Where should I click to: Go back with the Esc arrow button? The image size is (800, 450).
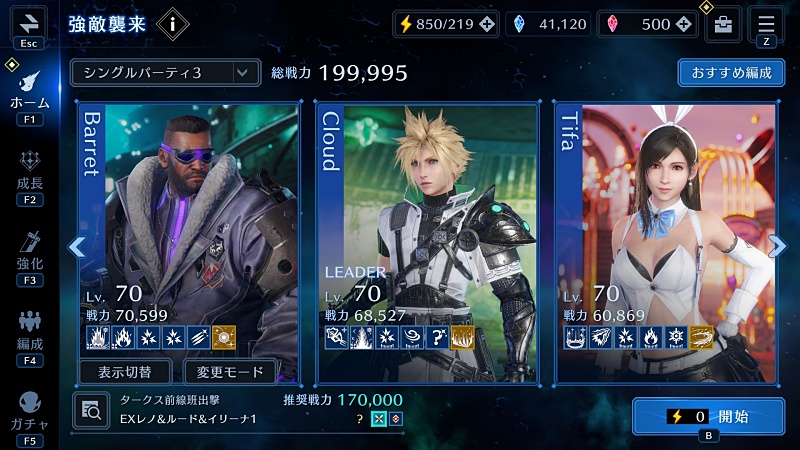[28, 23]
